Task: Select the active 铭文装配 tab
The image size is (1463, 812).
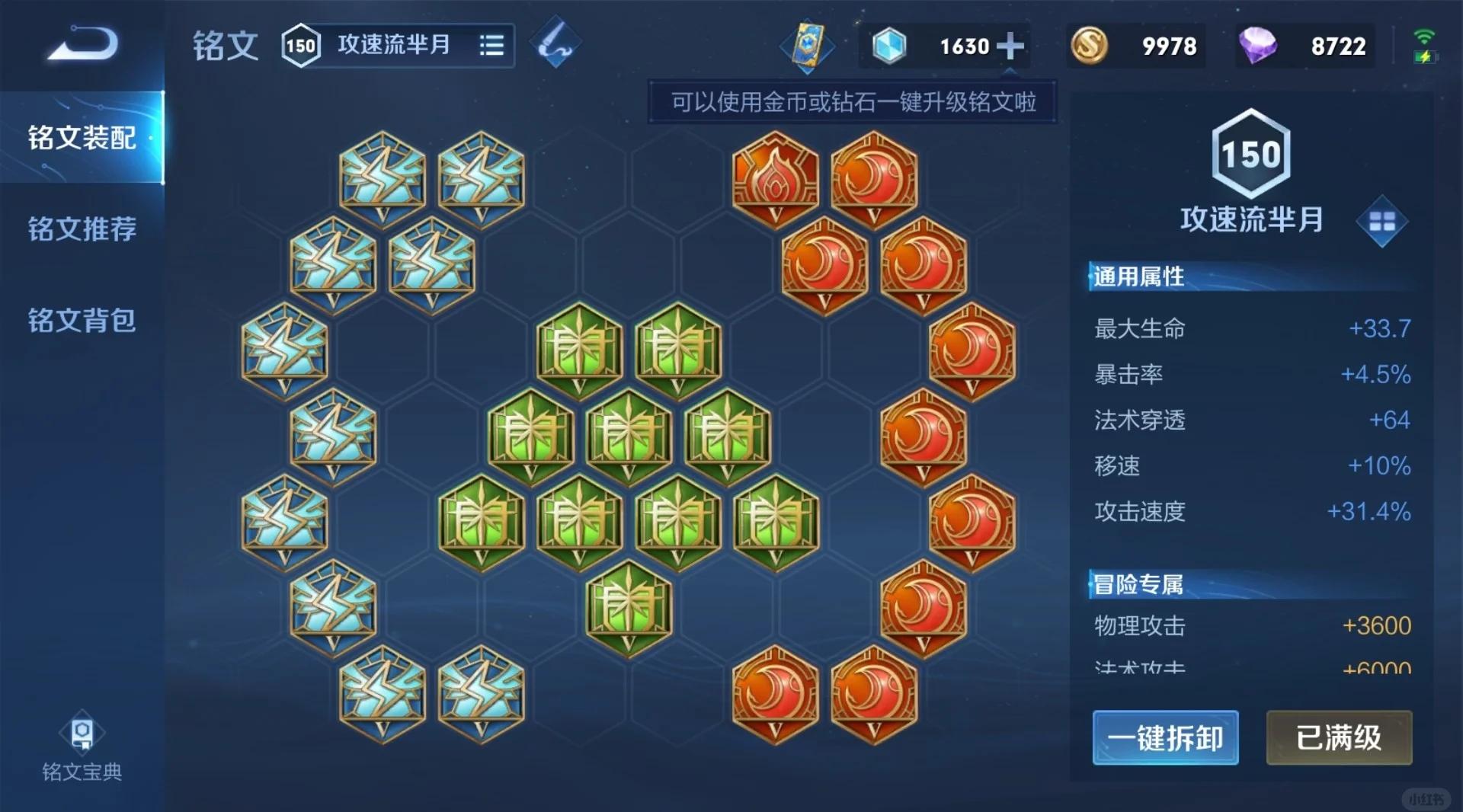Action: pyautogui.click(x=82, y=138)
